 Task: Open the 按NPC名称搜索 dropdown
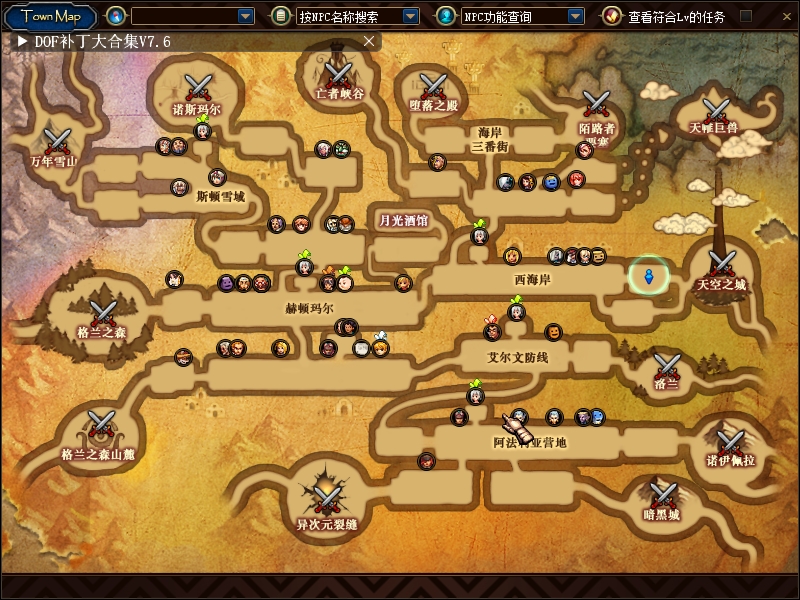[410, 16]
